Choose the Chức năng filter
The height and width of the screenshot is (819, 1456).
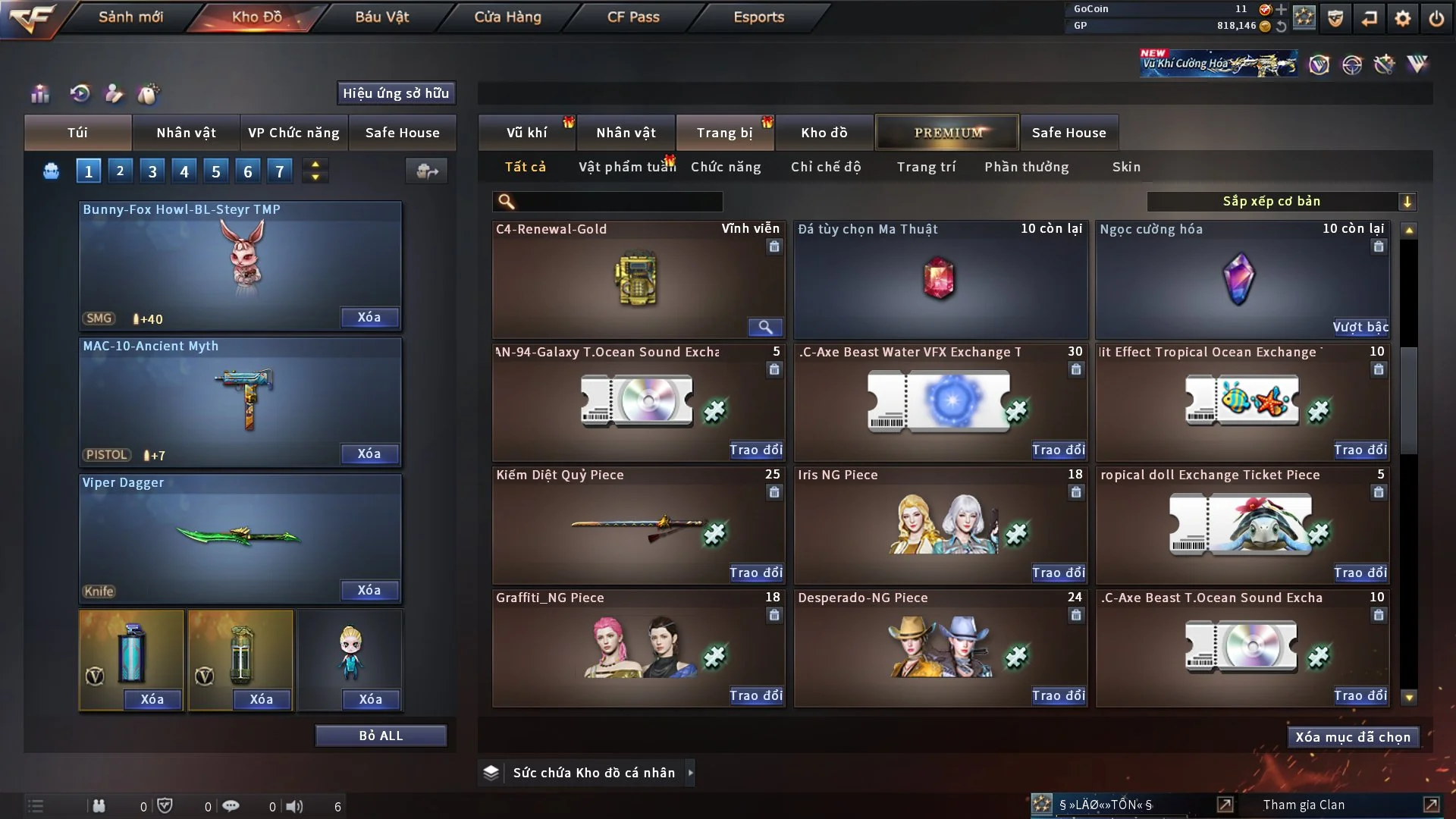[726, 167]
